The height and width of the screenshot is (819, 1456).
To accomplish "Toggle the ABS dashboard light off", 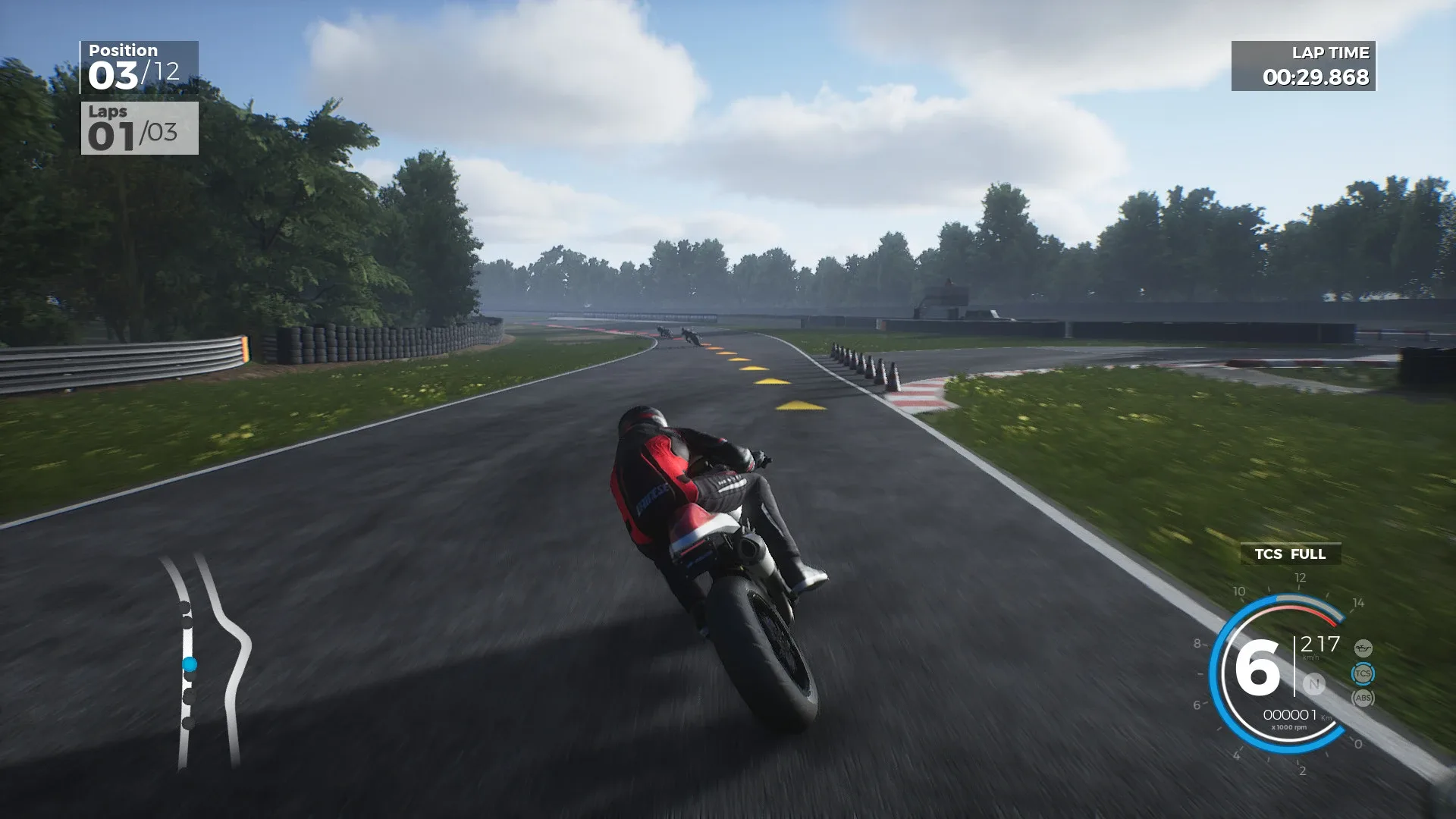I will click(x=1363, y=696).
